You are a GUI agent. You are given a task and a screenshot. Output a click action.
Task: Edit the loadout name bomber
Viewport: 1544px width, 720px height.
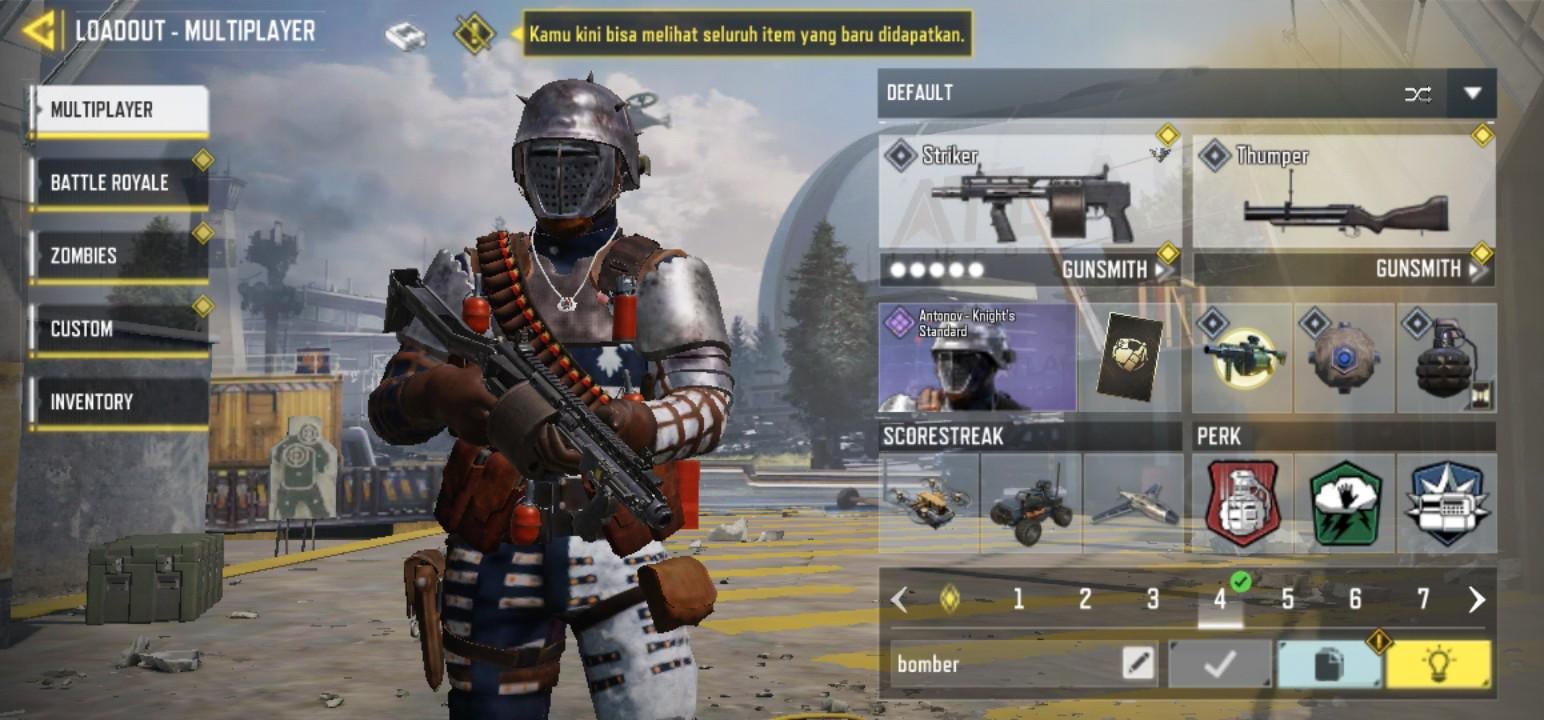coord(1138,664)
